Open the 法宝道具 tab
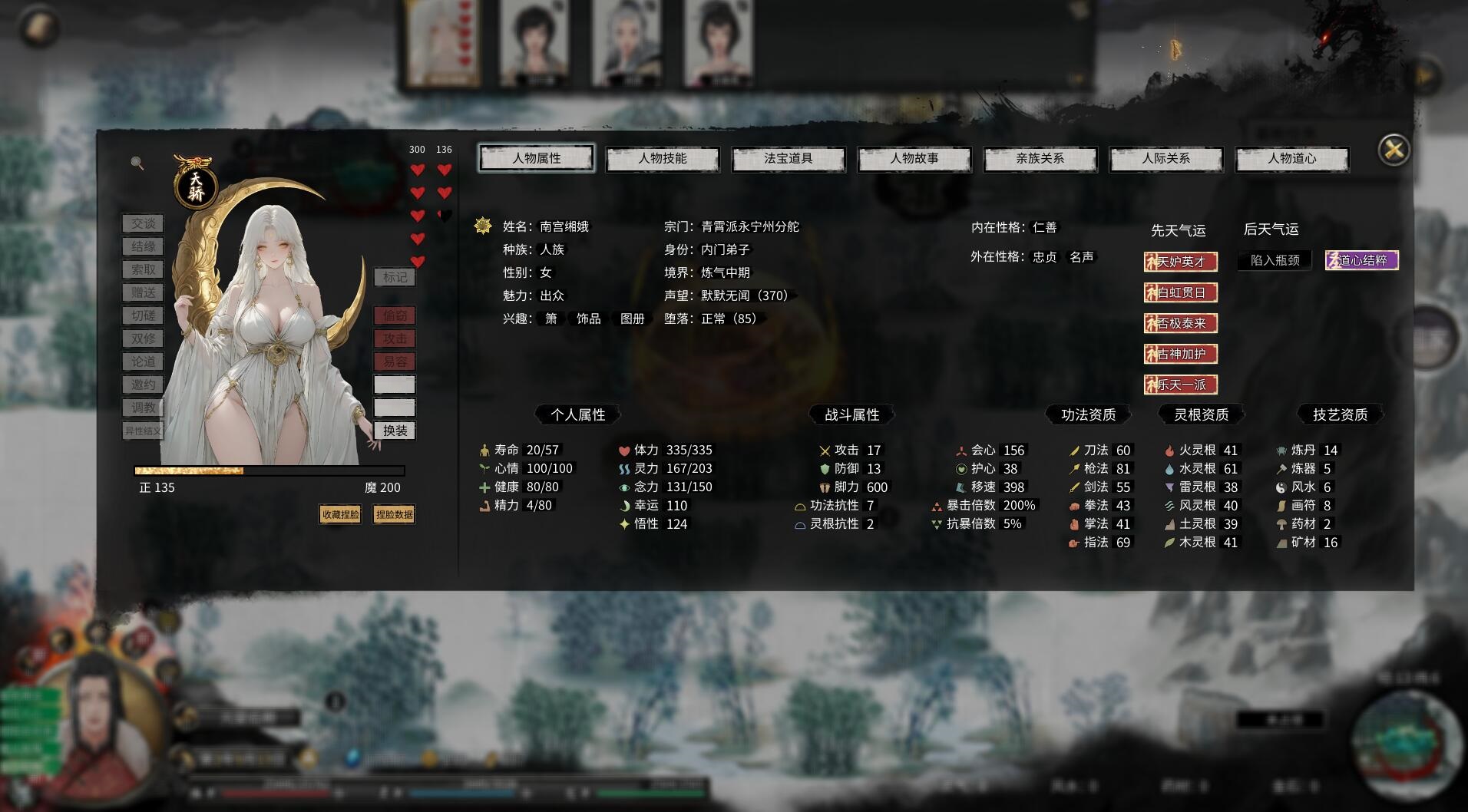The height and width of the screenshot is (812, 1468). click(x=789, y=159)
